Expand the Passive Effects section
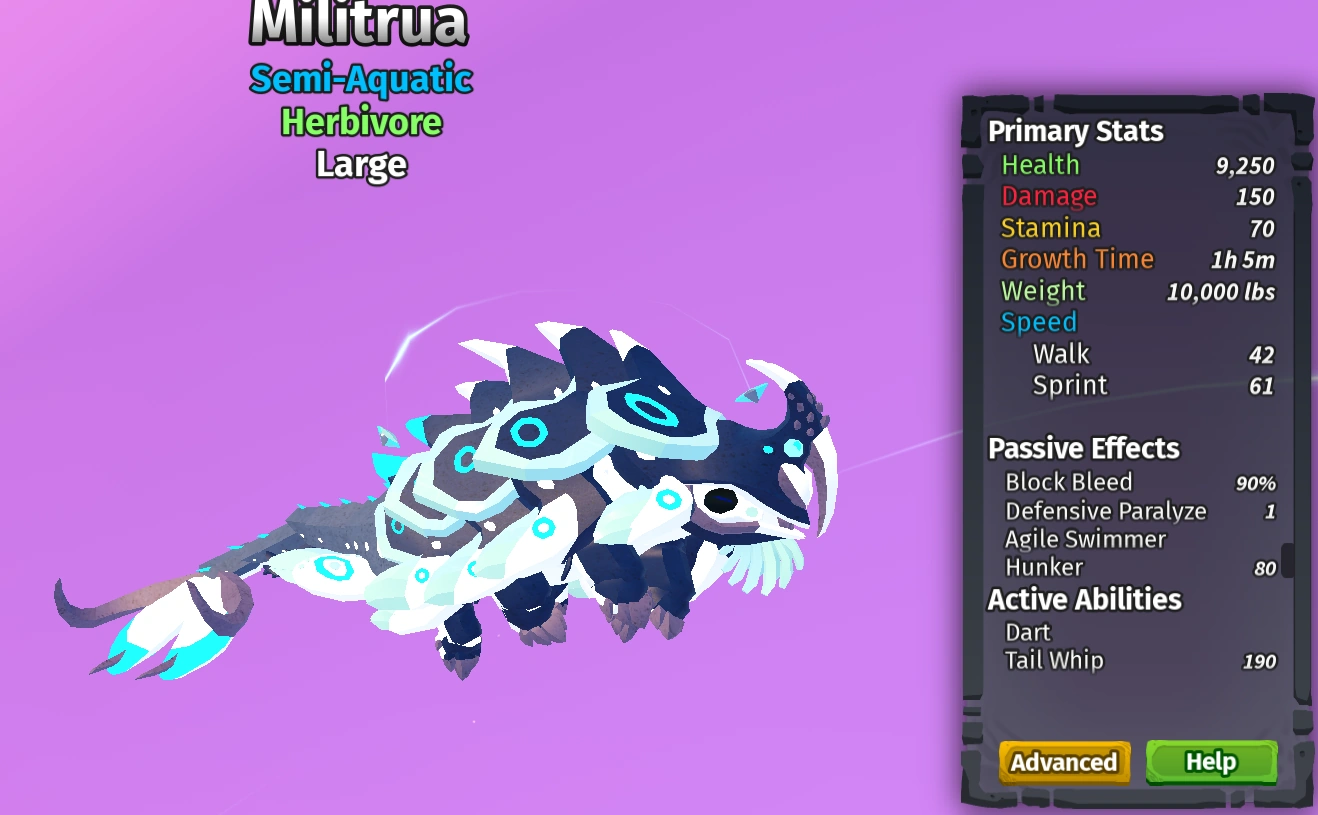 (x=1083, y=449)
